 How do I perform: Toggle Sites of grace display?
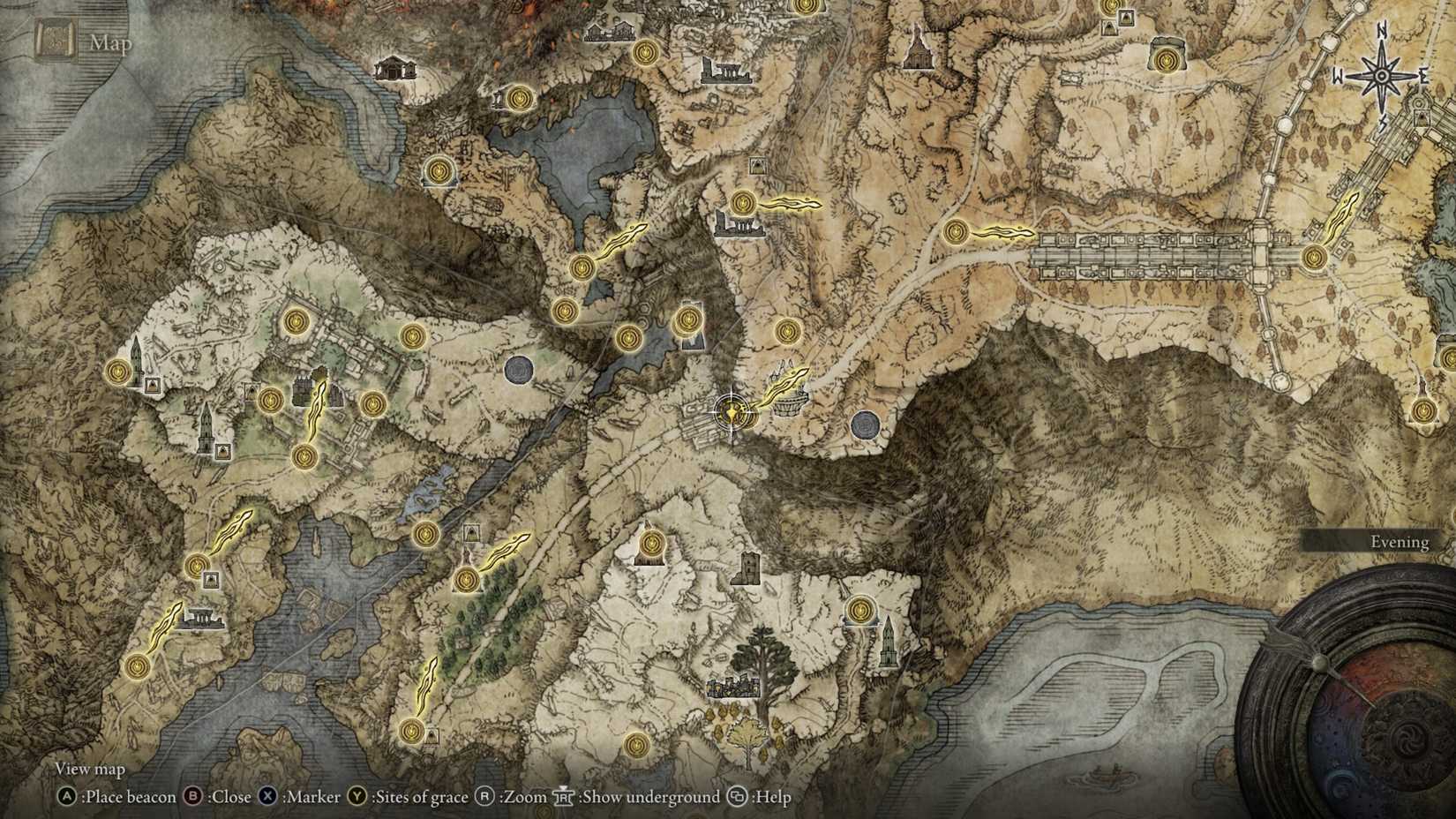[x=410, y=797]
